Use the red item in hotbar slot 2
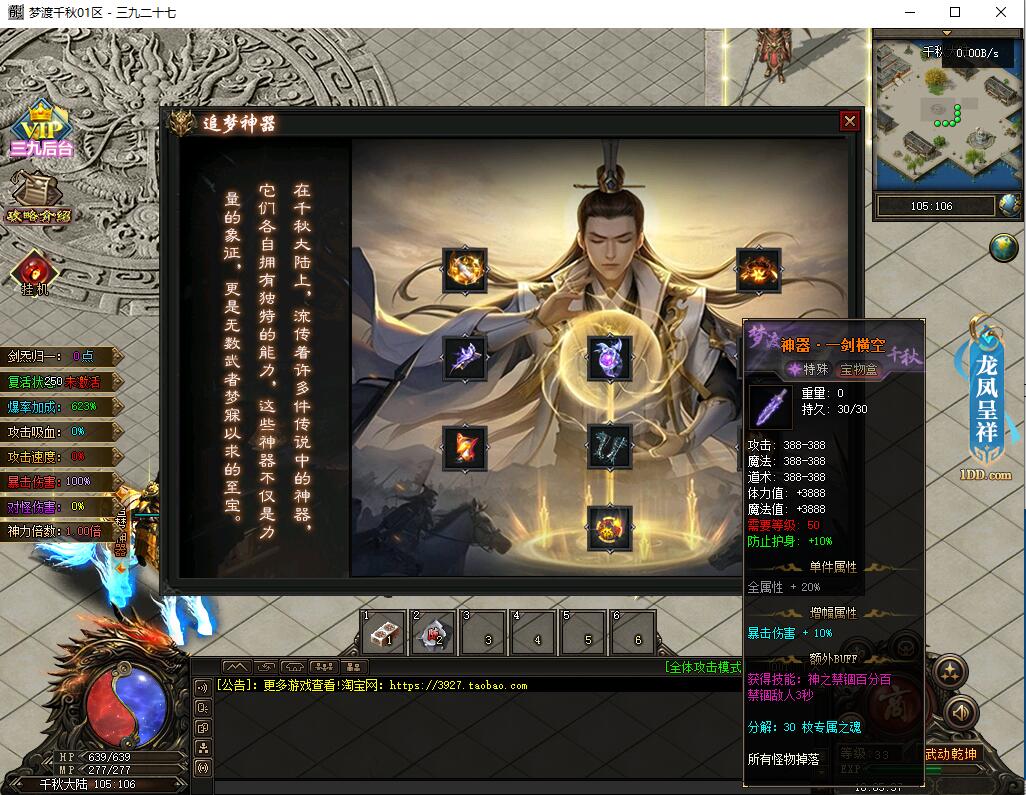Image resolution: width=1026 pixels, height=795 pixels. pyautogui.click(x=434, y=633)
